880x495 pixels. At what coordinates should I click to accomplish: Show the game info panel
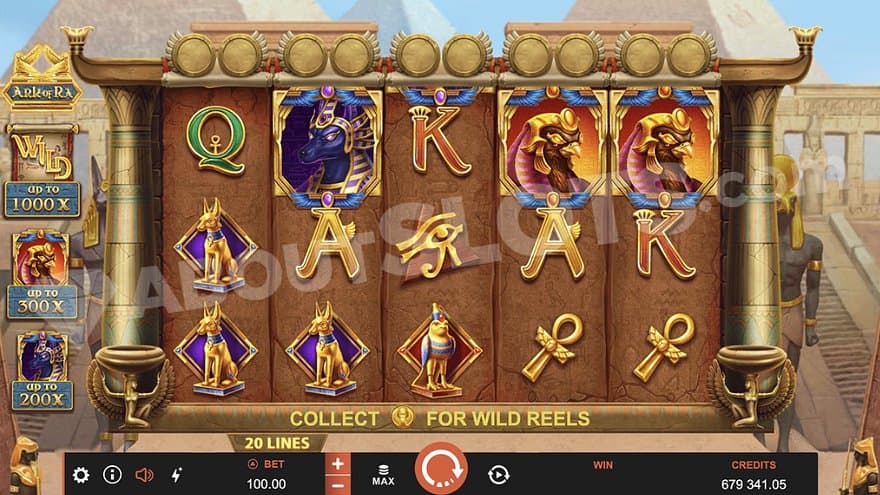coord(112,475)
